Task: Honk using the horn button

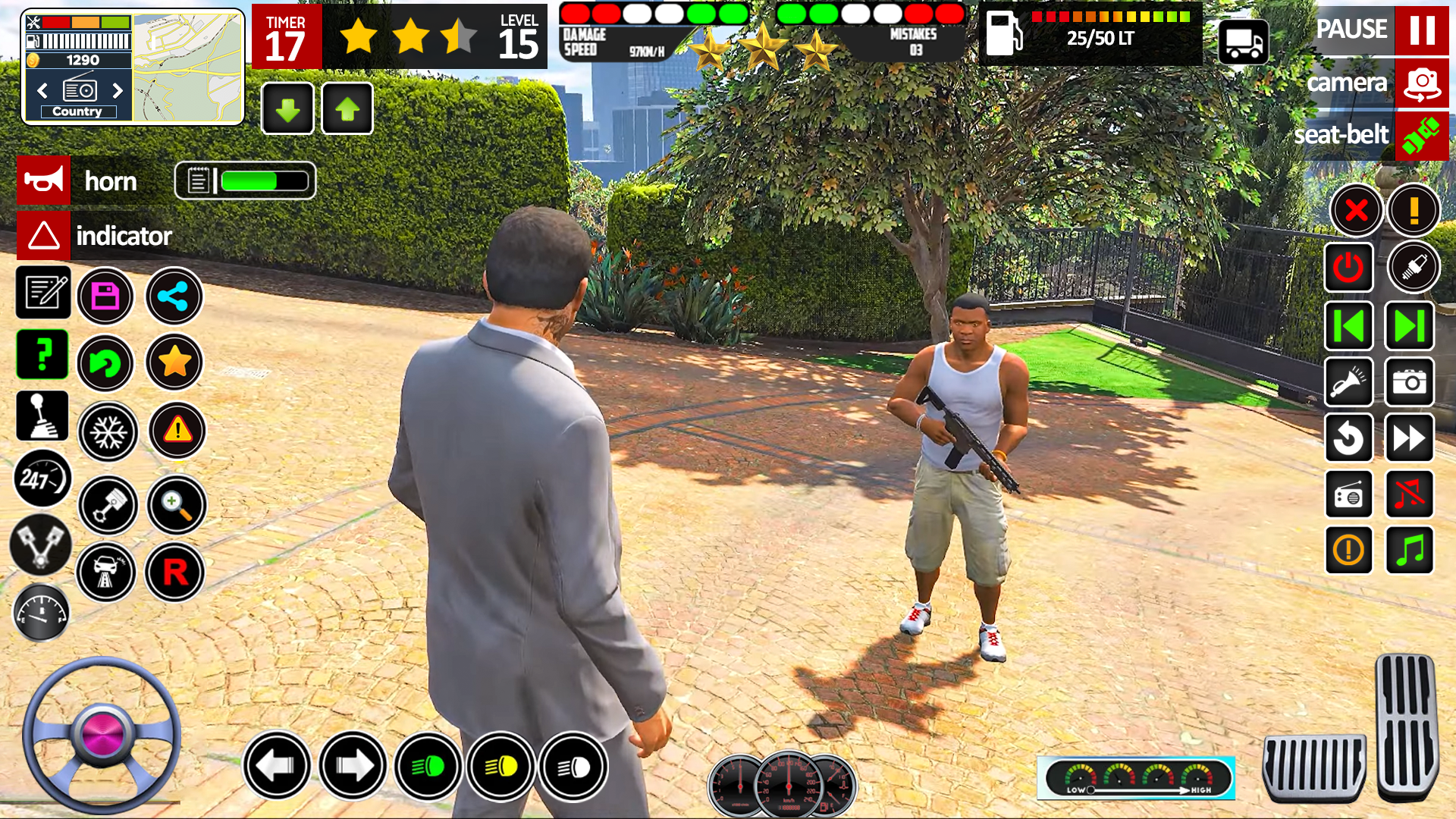Action: [43, 180]
